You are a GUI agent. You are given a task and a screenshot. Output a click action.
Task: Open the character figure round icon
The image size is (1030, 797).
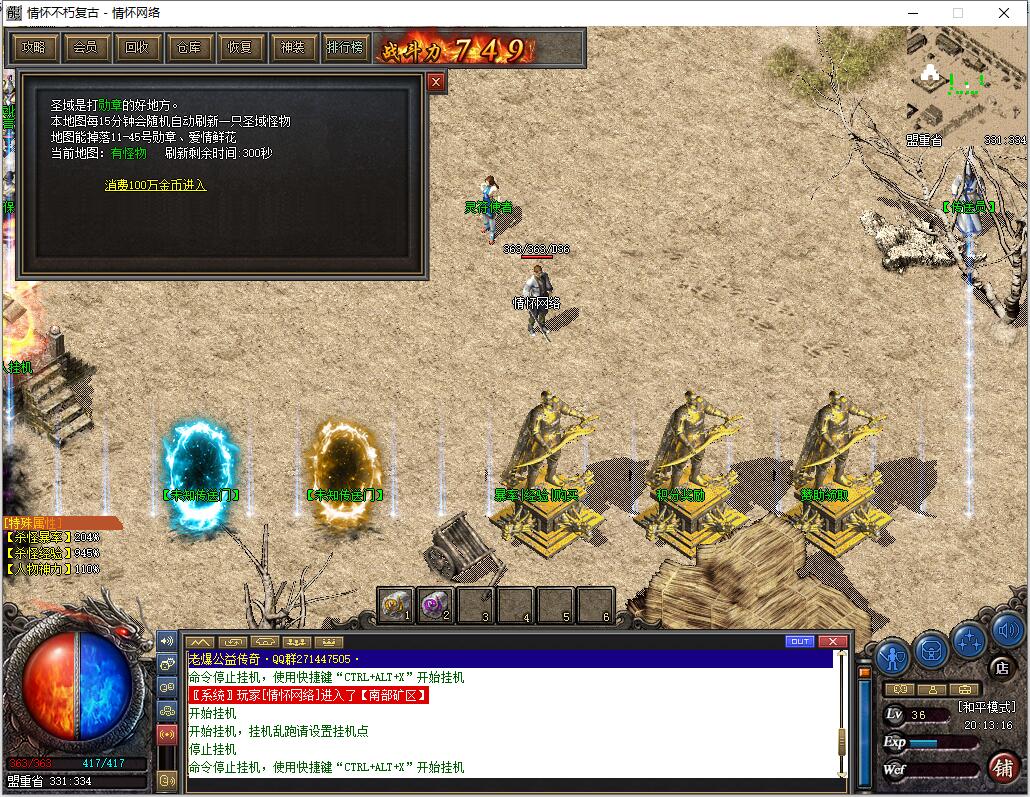click(893, 657)
